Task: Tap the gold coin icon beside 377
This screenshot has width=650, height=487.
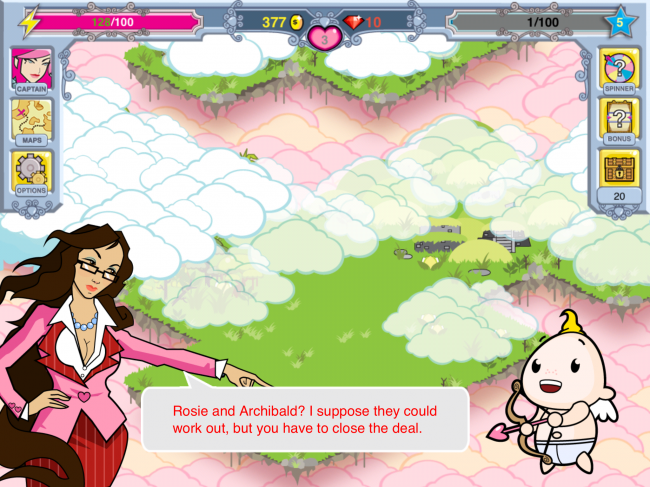Action: click(297, 22)
